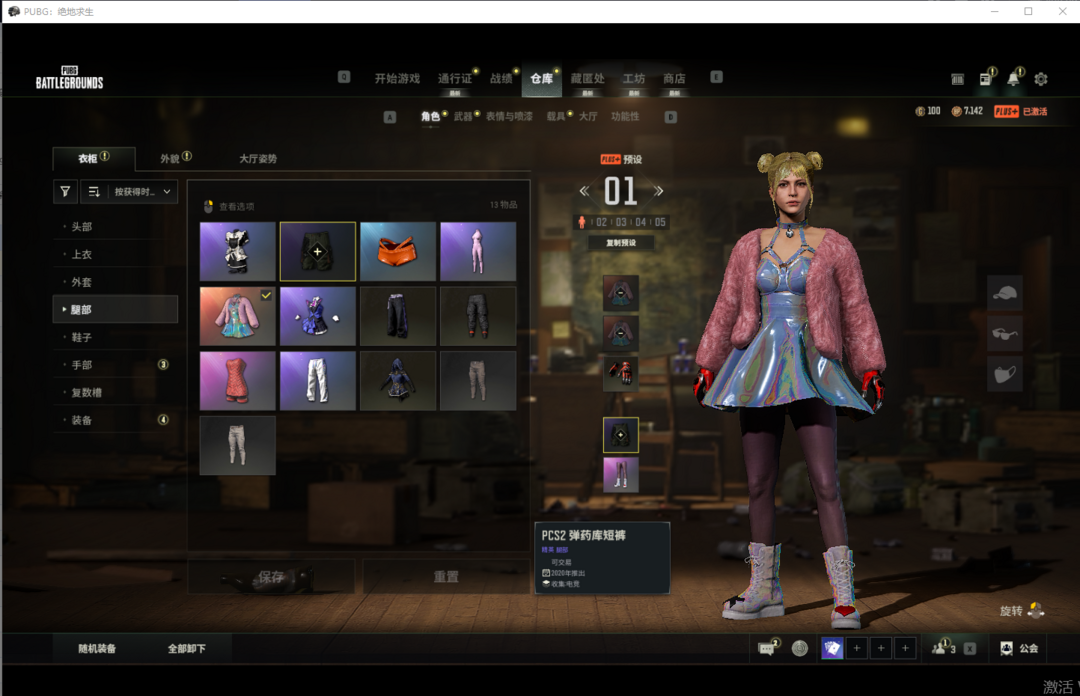Go to next preset with right arrow
Viewport: 1080px width, 696px height.
659,191
